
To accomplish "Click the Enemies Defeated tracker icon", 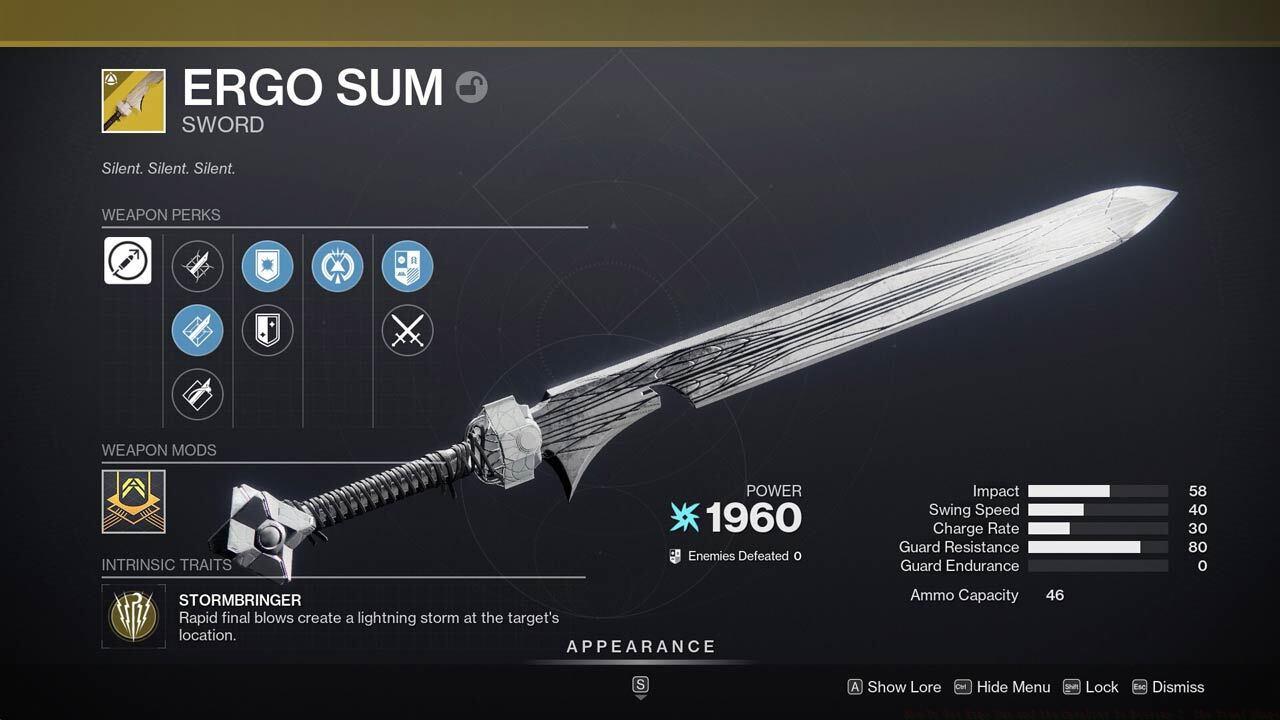I will coord(674,556).
